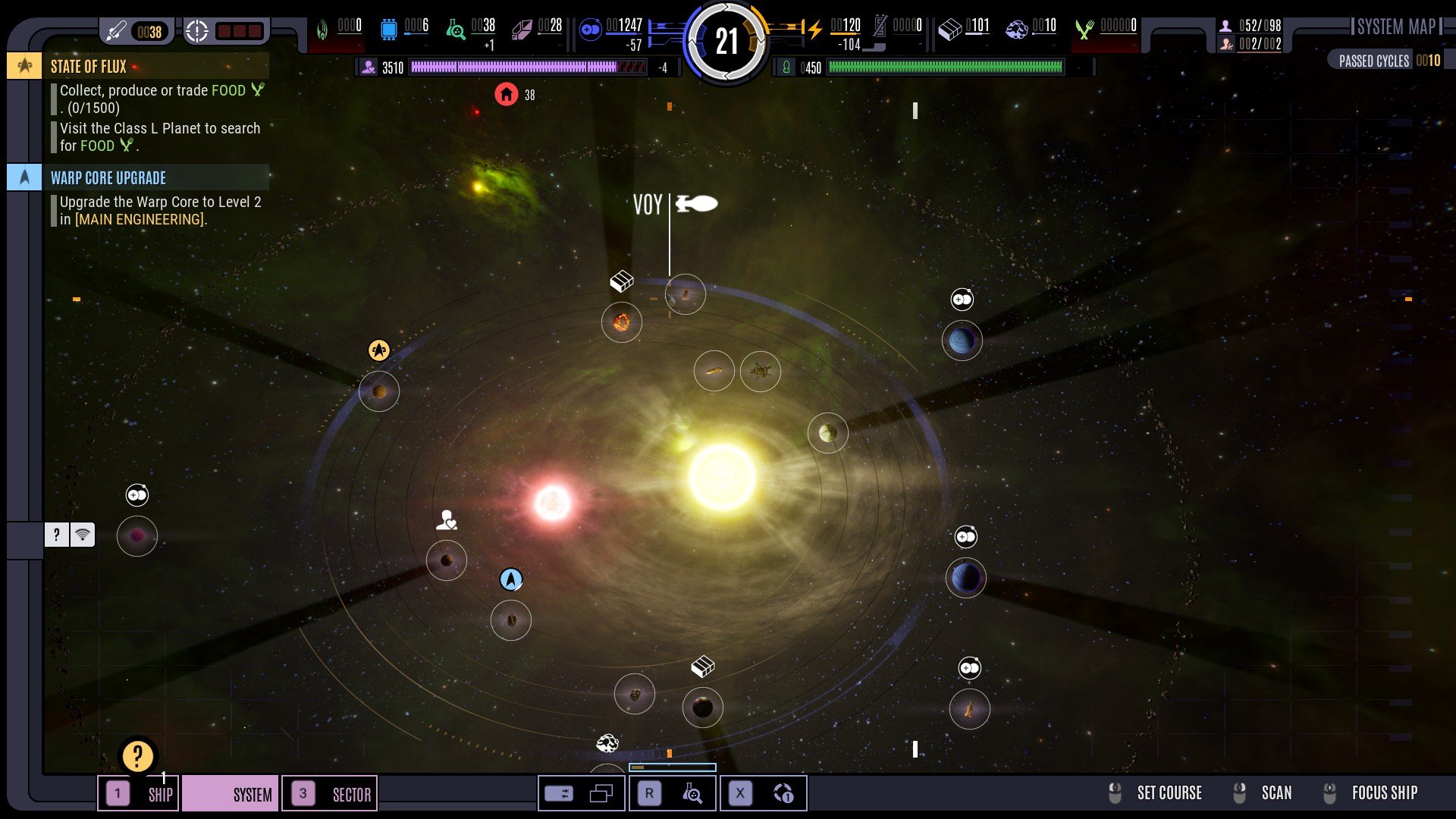Click the torpedo count icon
Viewport: 1456px width, 819px height.
pyautogui.click(x=117, y=31)
